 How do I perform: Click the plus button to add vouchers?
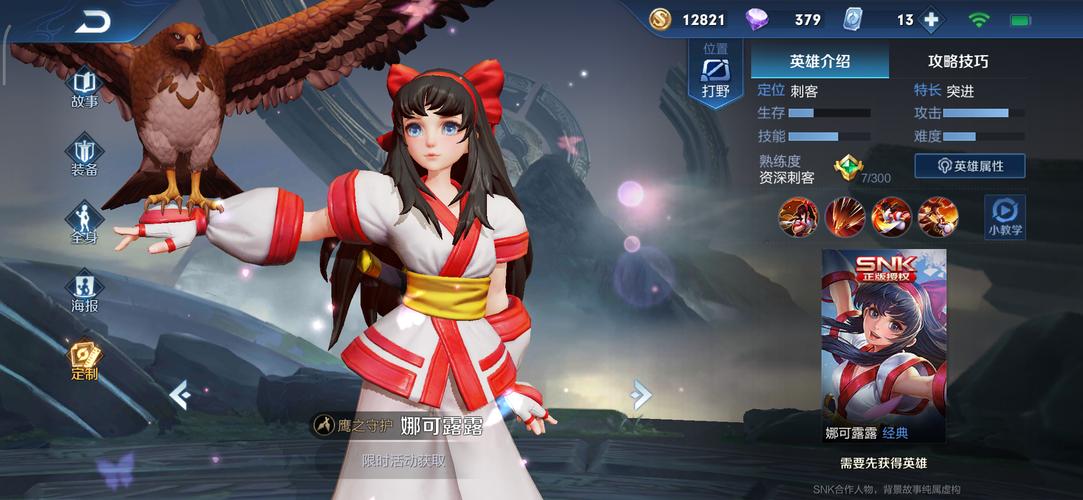(x=932, y=20)
